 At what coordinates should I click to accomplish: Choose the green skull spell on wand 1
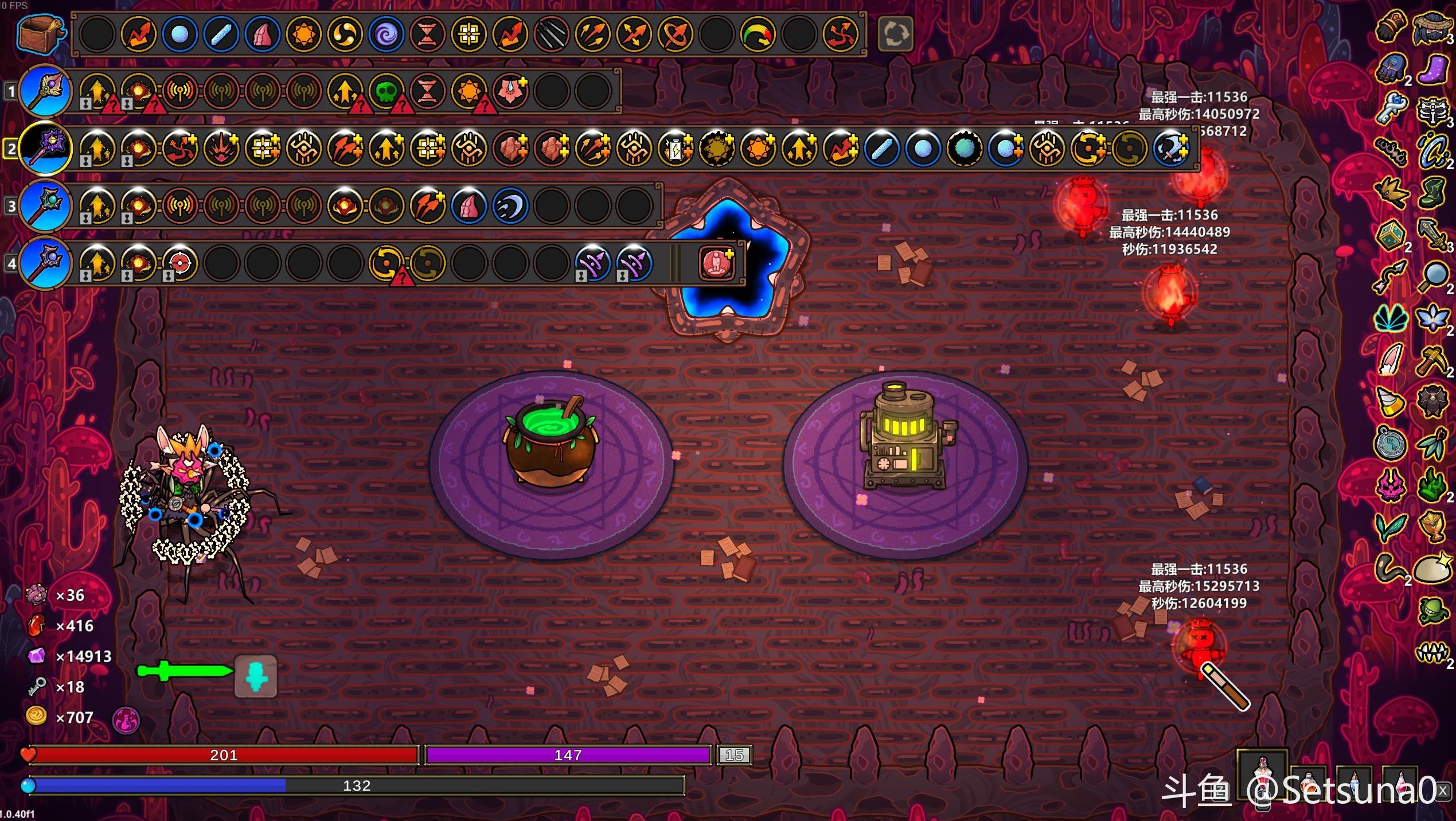pos(386,91)
